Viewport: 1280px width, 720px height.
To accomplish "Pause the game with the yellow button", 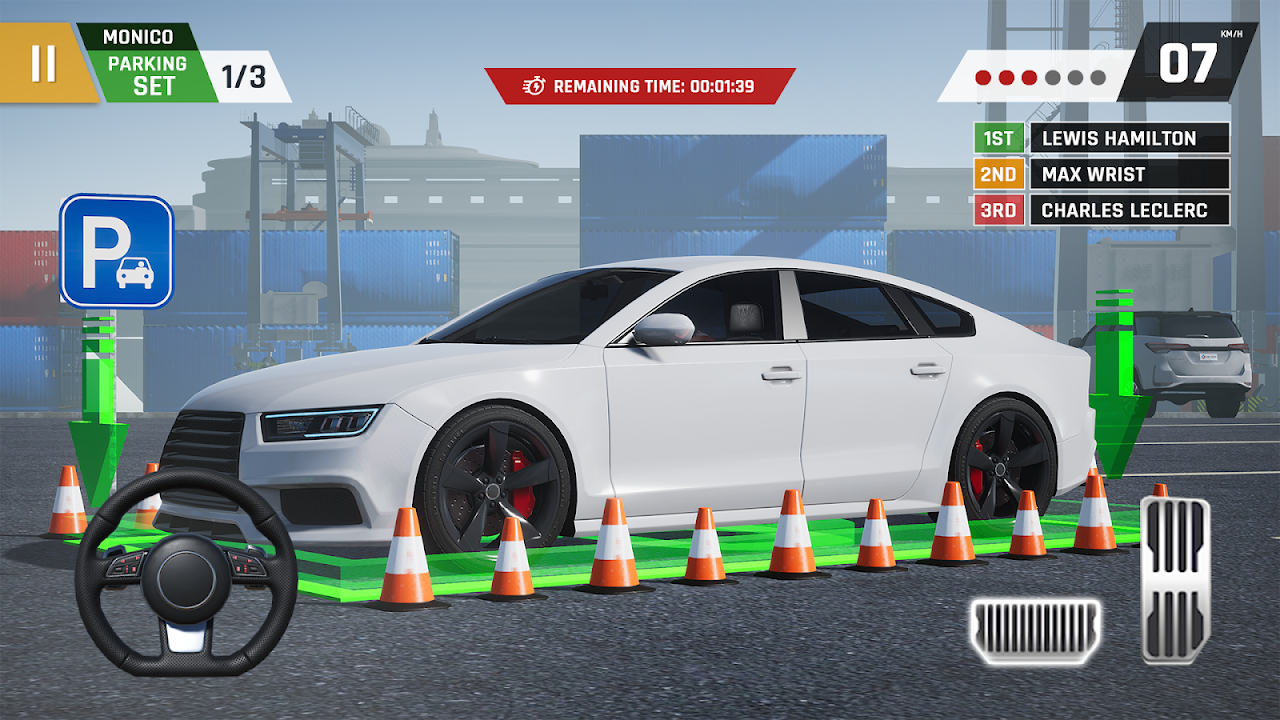I will click(43, 63).
